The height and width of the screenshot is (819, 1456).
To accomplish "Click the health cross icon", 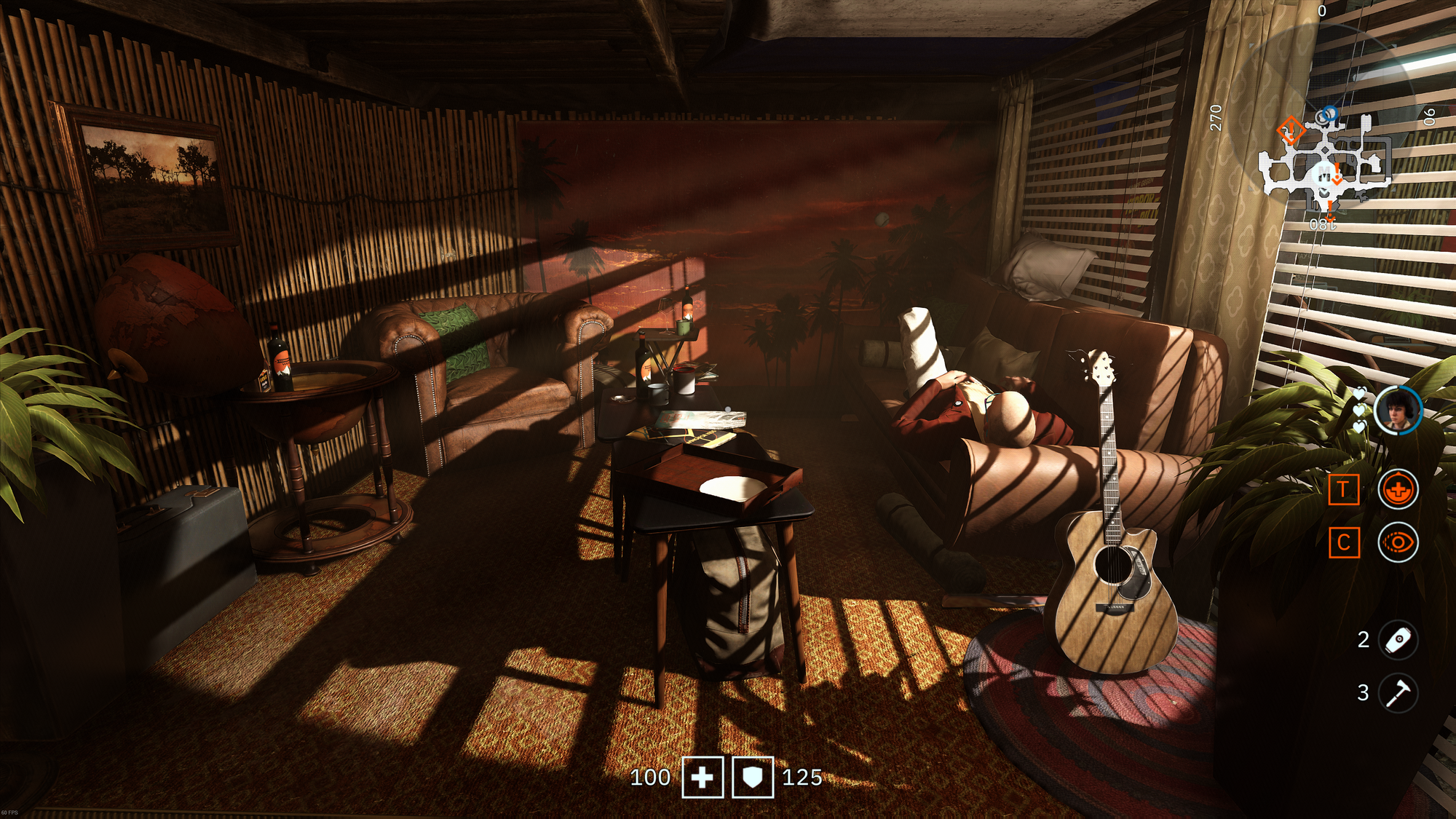I will 703,778.
